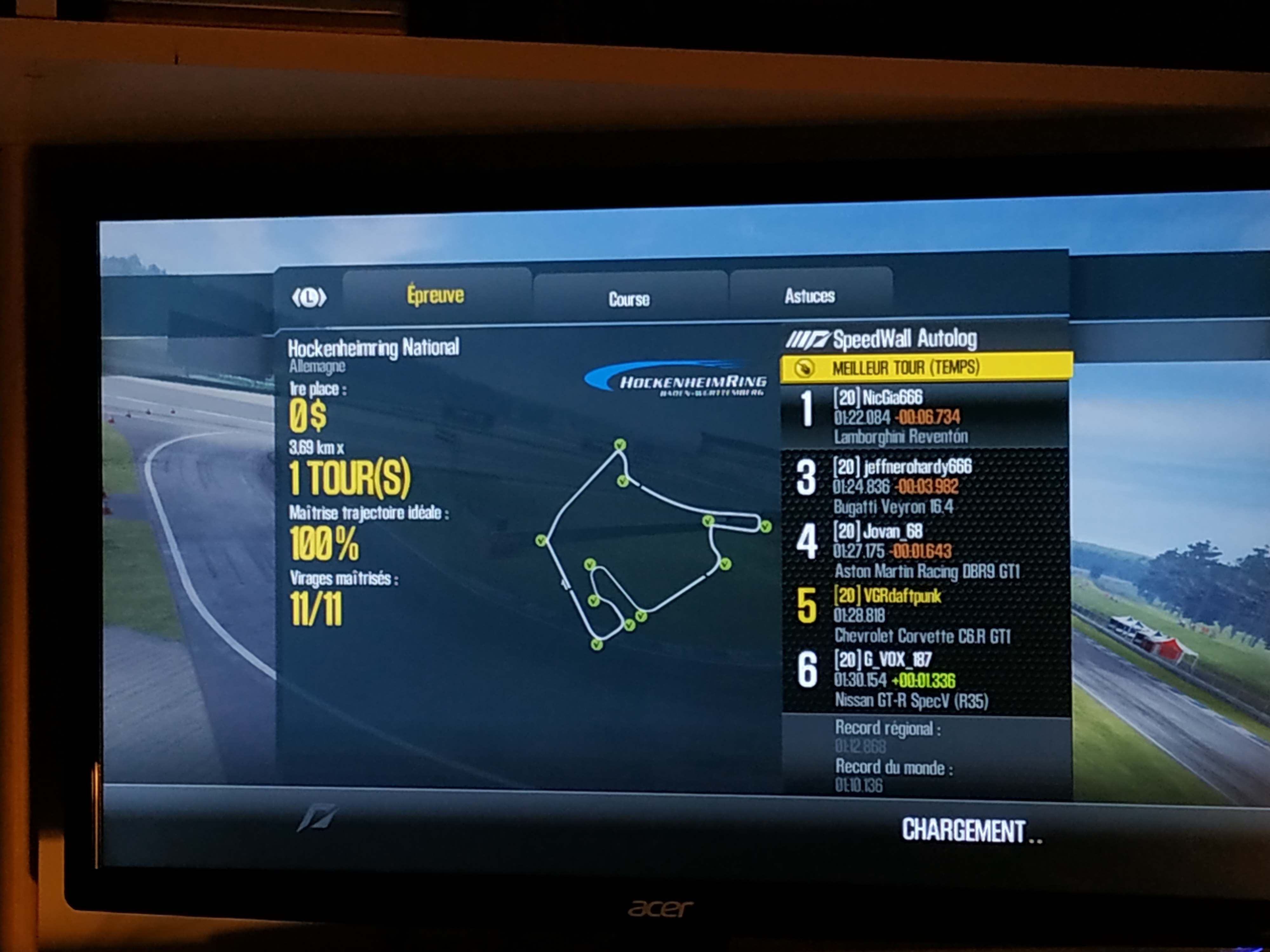
Task: Open the Course tab
Action: tap(629, 299)
